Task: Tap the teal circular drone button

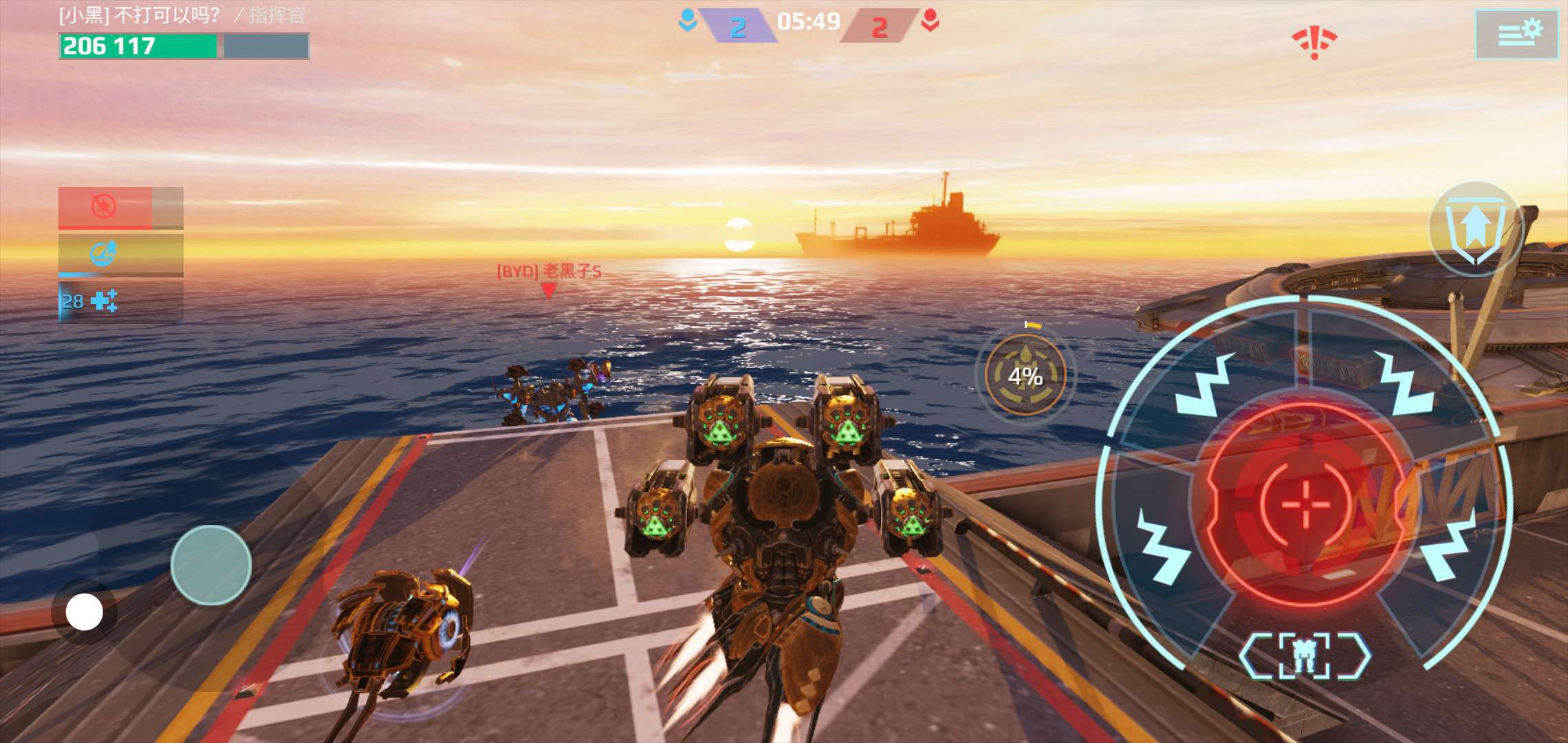Action: 210,565
